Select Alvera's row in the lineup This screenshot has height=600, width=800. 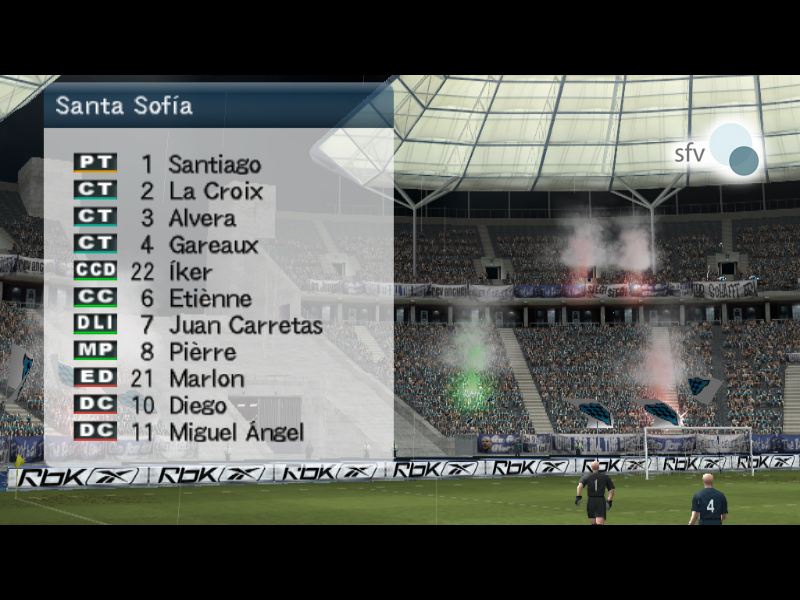[x=202, y=218]
